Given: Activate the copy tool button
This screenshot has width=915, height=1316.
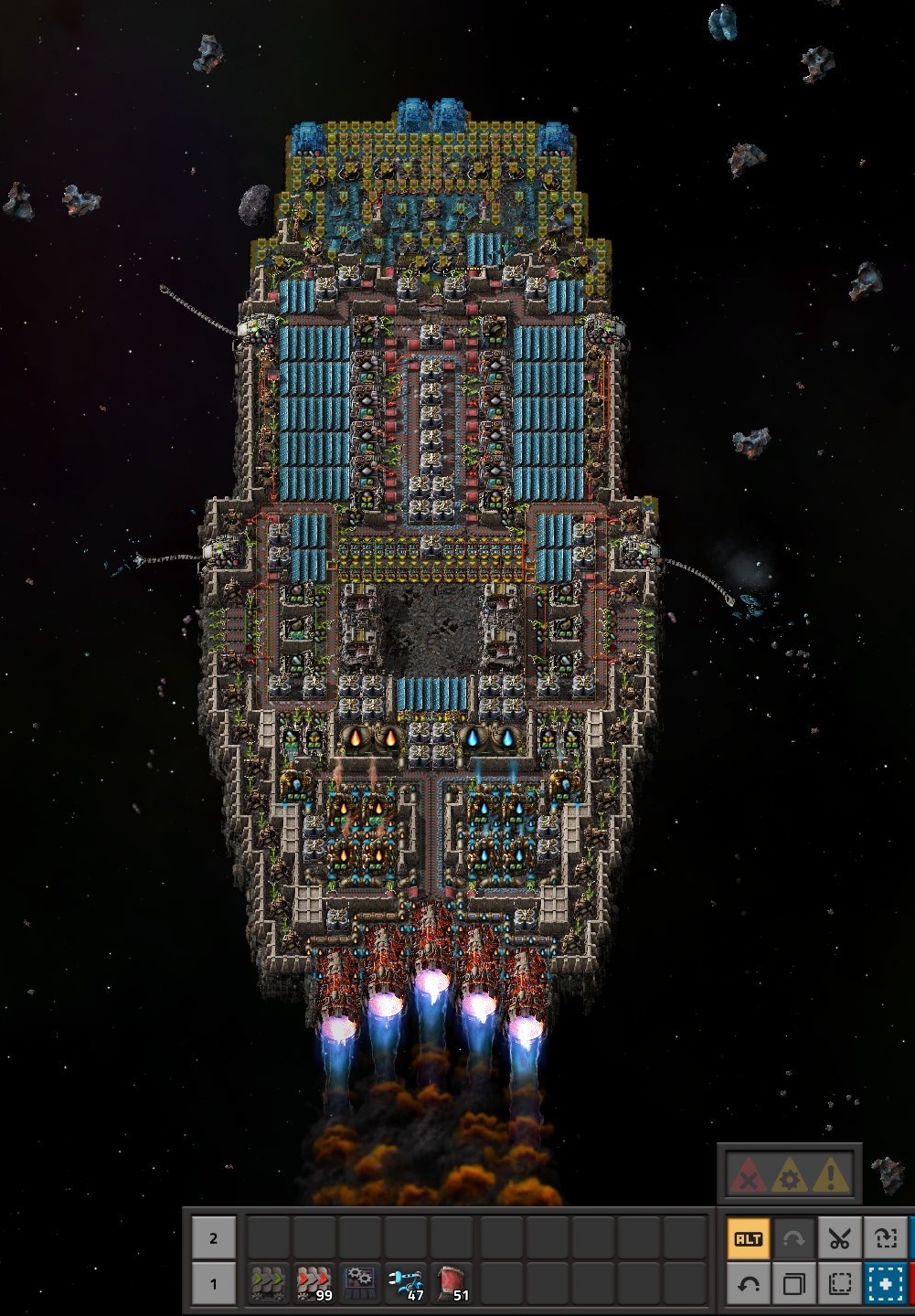Looking at the screenshot, I should point(793,1284).
